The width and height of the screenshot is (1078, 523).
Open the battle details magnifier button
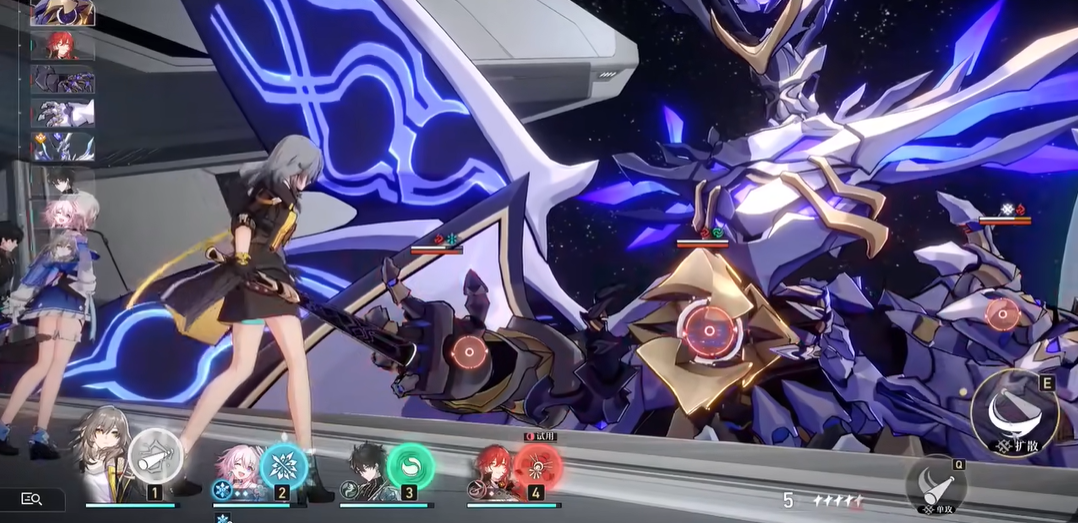(31, 499)
